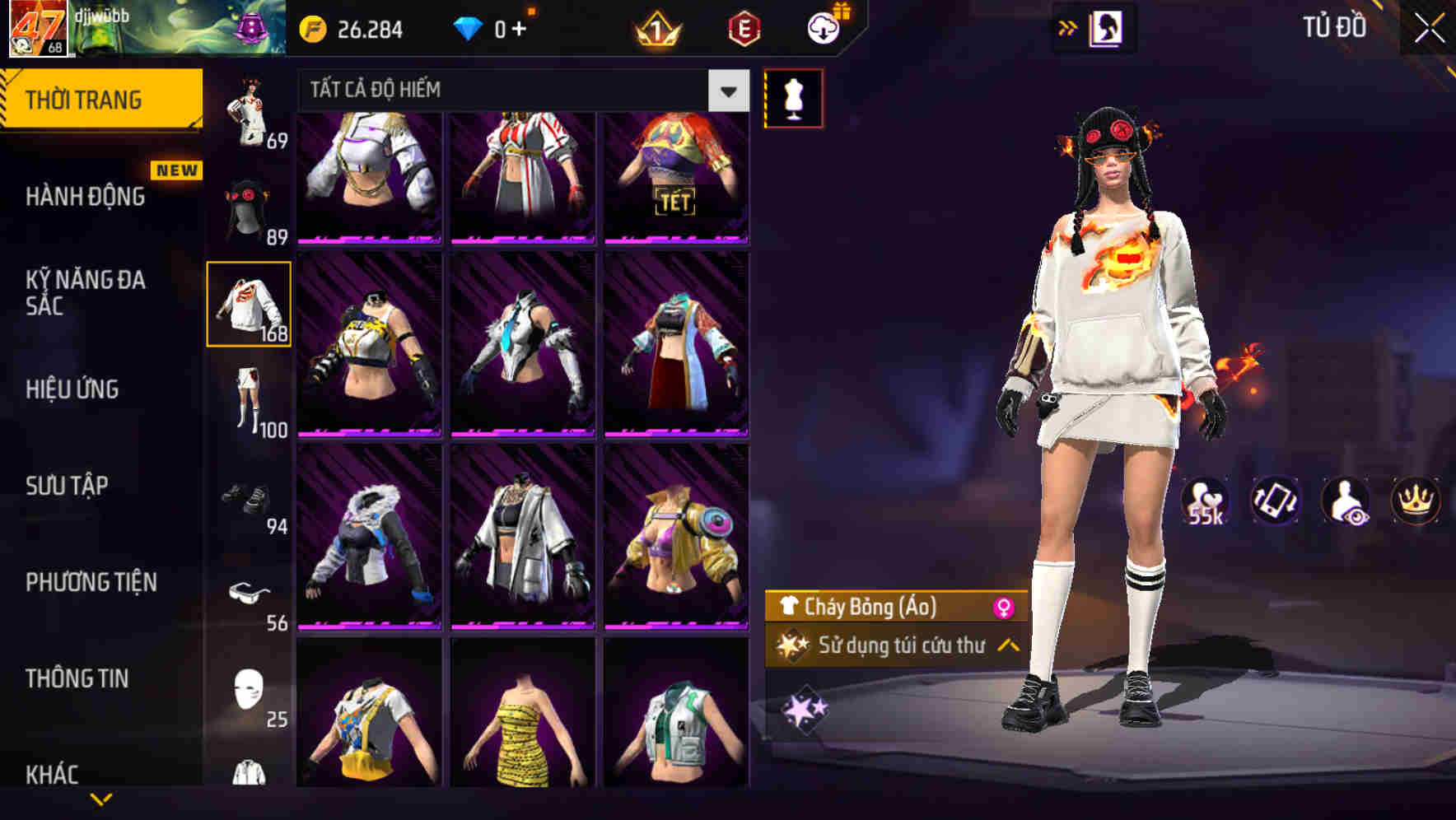Image resolution: width=1456 pixels, height=820 pixels.
Task: Select the mannequin outfit preview icon
Action: pos(793,97)
